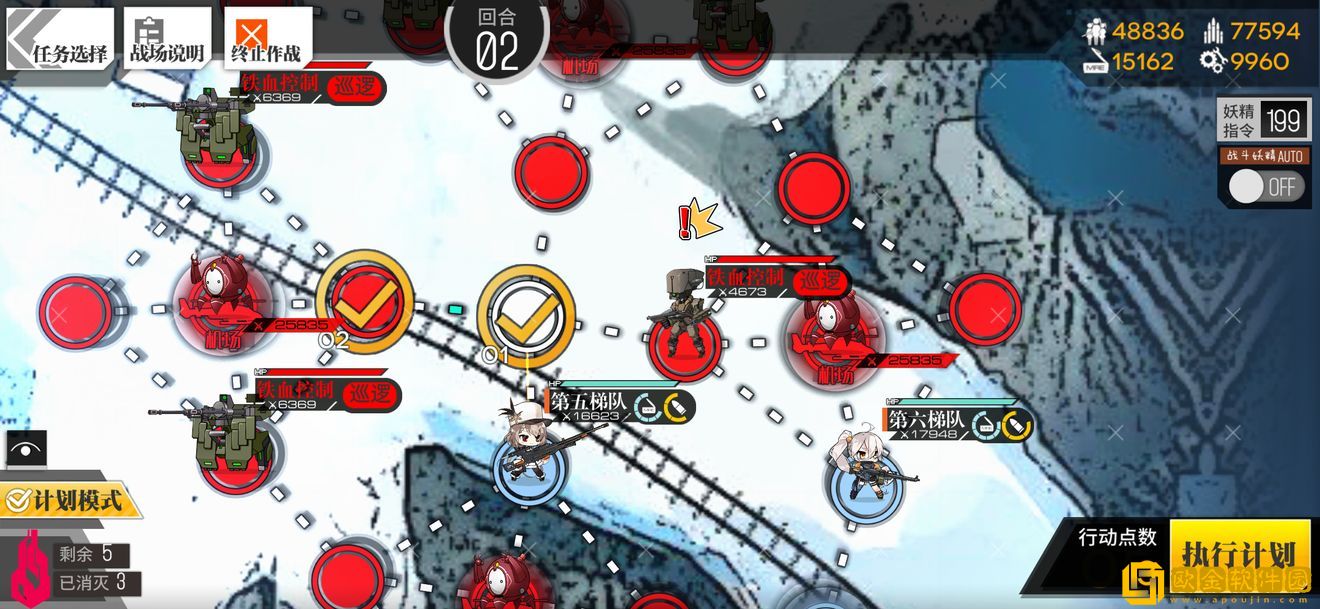Toggle the 战斗妖精 AUTO switch
Image resolution: width=1320 pixels, height=609 pixels.
point(1266,187)
